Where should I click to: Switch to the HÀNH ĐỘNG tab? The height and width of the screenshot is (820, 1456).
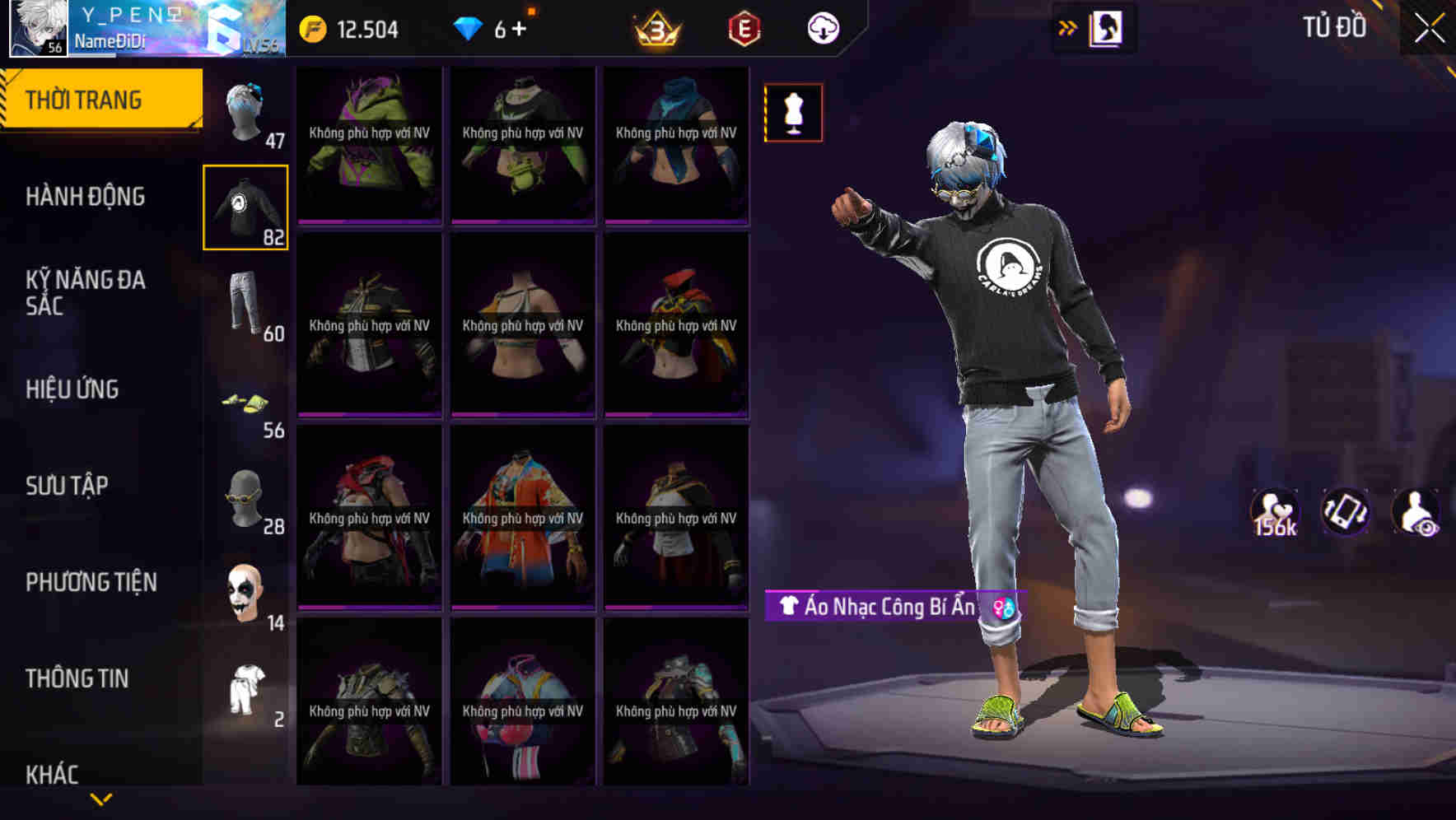click(x=87, y=197)
